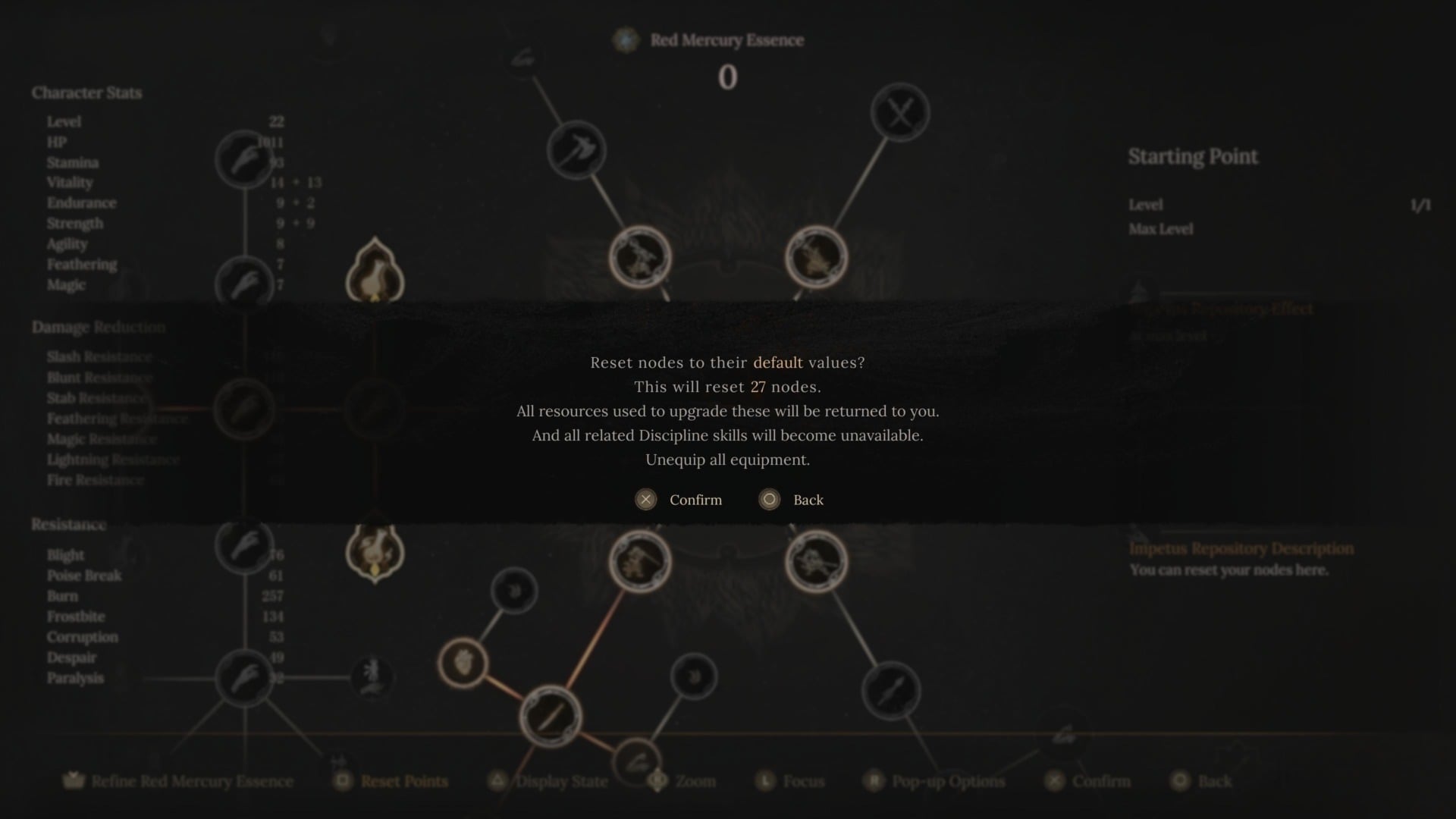
Task: Select the large sword node near the bottom
Action: (550, 716)
